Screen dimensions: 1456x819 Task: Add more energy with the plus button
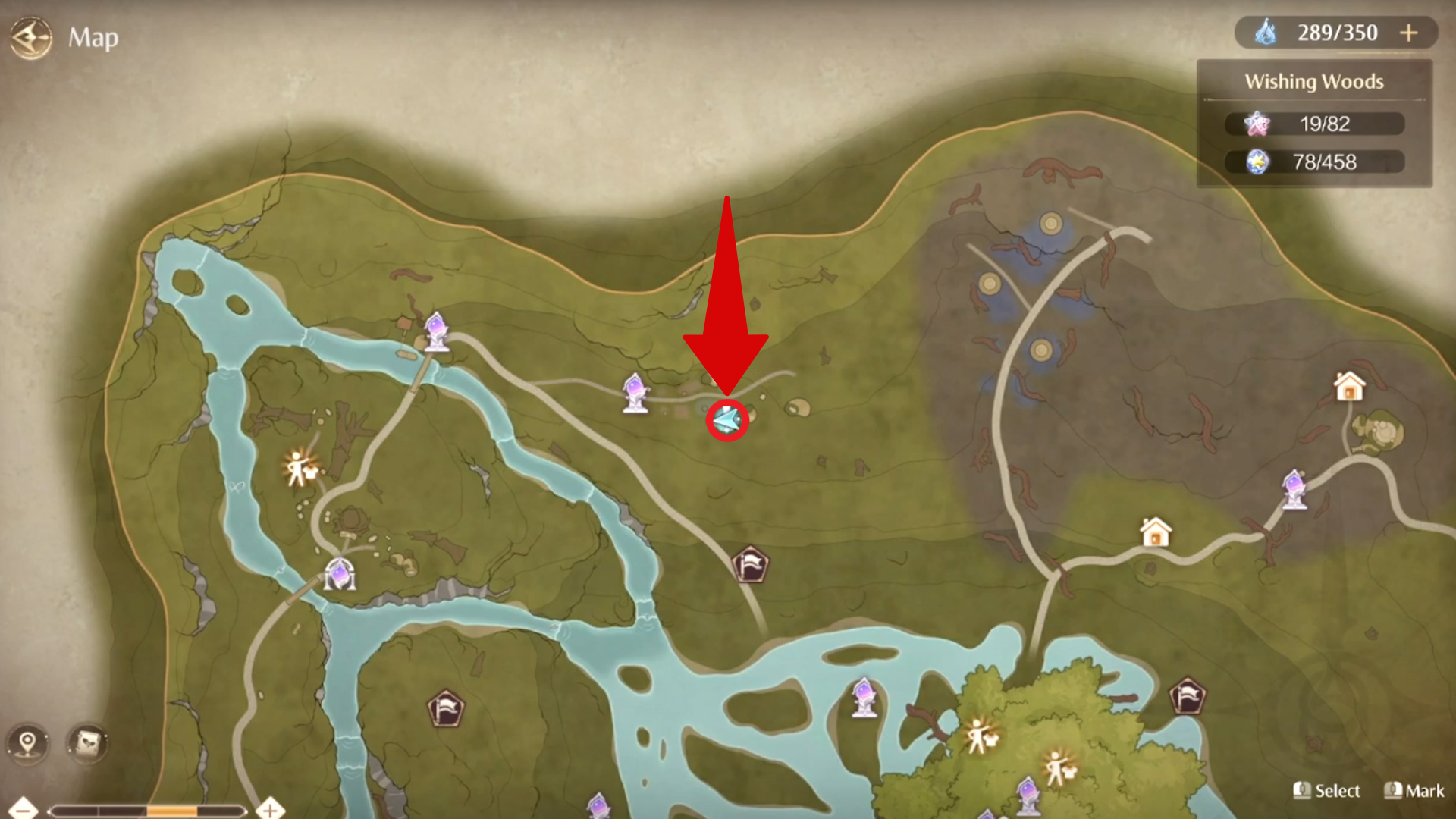tap(1408, 33)
